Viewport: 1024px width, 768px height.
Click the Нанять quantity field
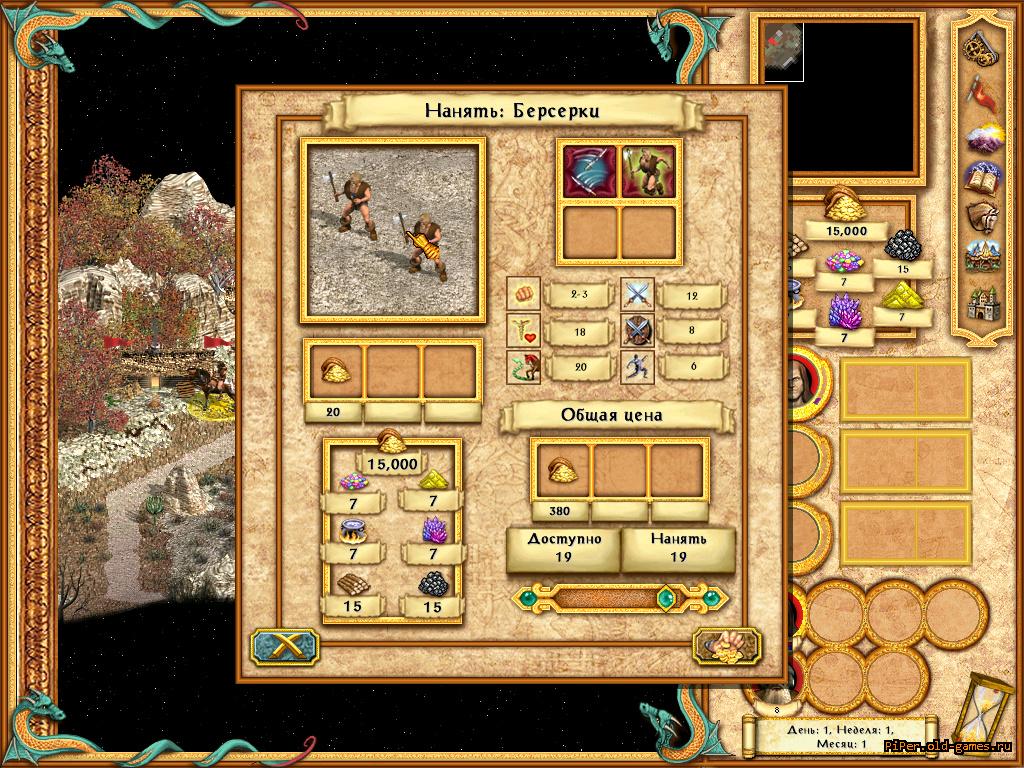678,549
